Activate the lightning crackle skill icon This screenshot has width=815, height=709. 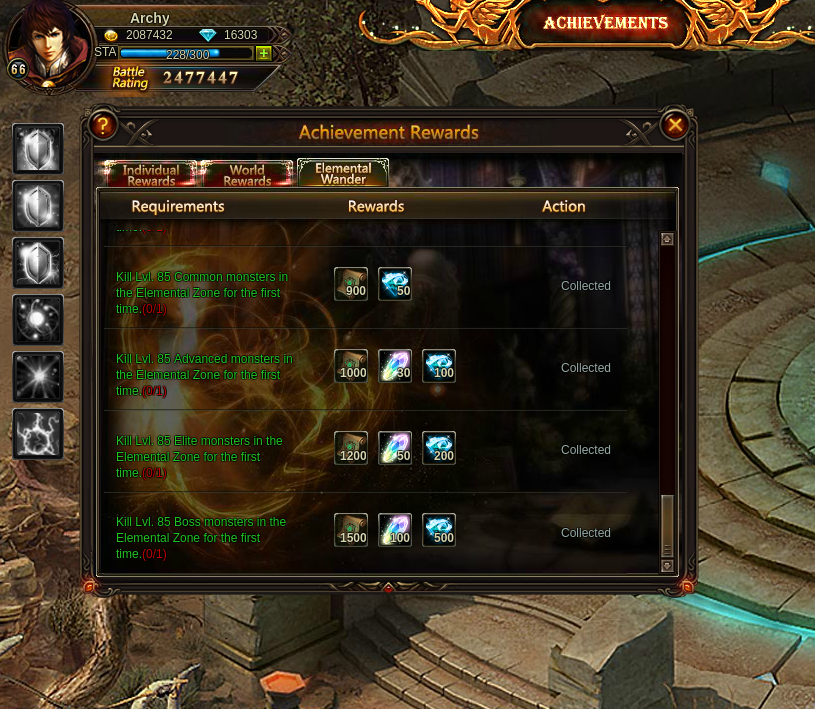coord(38,434)
